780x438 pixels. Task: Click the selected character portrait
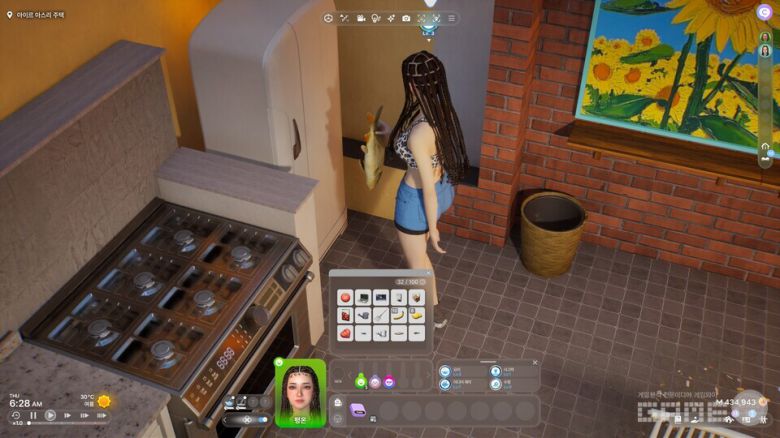tap(300, 388)
